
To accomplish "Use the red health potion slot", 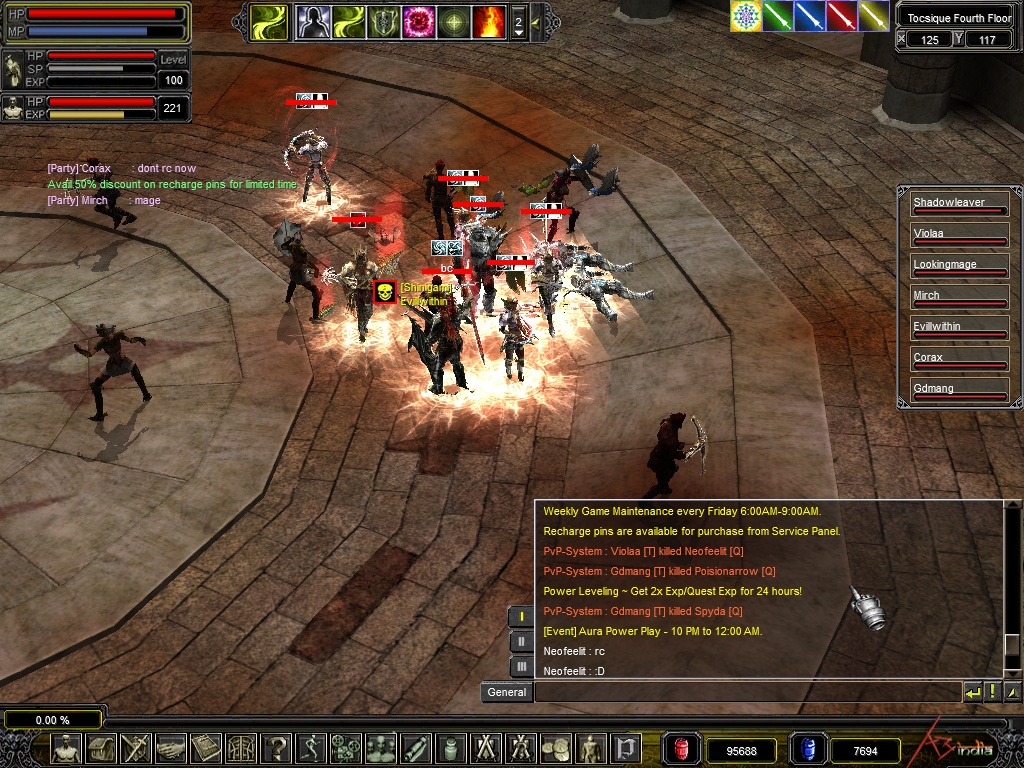I will (x=683, y=749).
